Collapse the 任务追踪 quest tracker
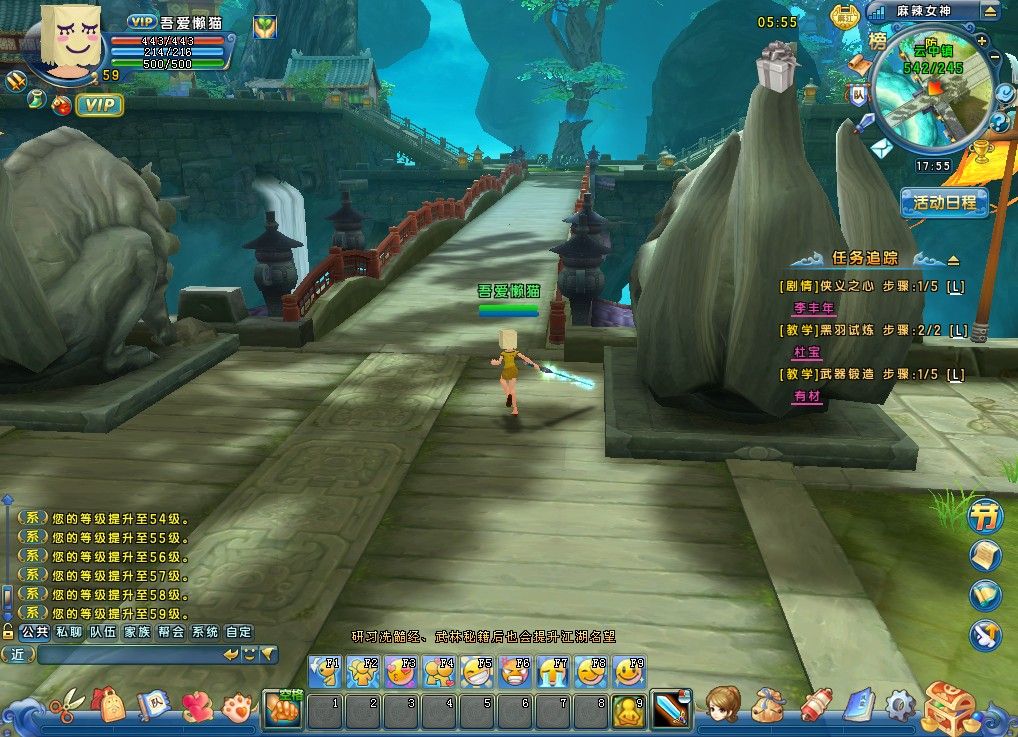This screenshot has height=737, width=1018. click(953, 259)
